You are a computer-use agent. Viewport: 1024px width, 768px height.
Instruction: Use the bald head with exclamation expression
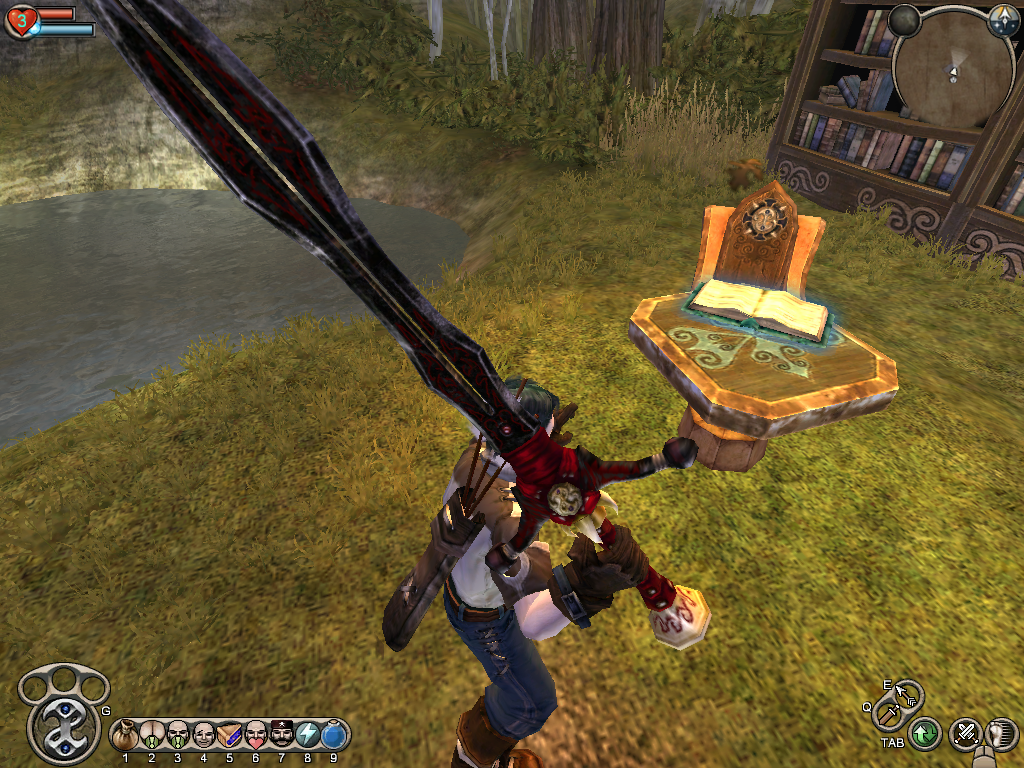152,736
